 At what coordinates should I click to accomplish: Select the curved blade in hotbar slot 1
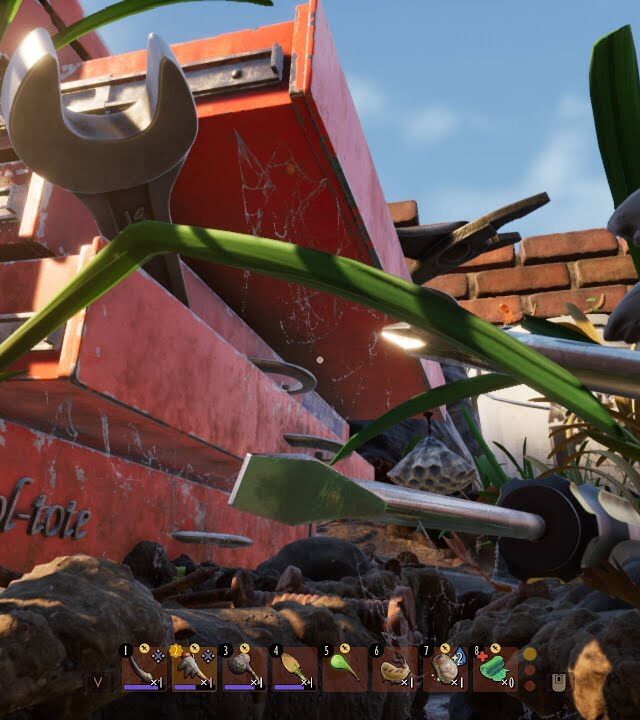(144, 668)
